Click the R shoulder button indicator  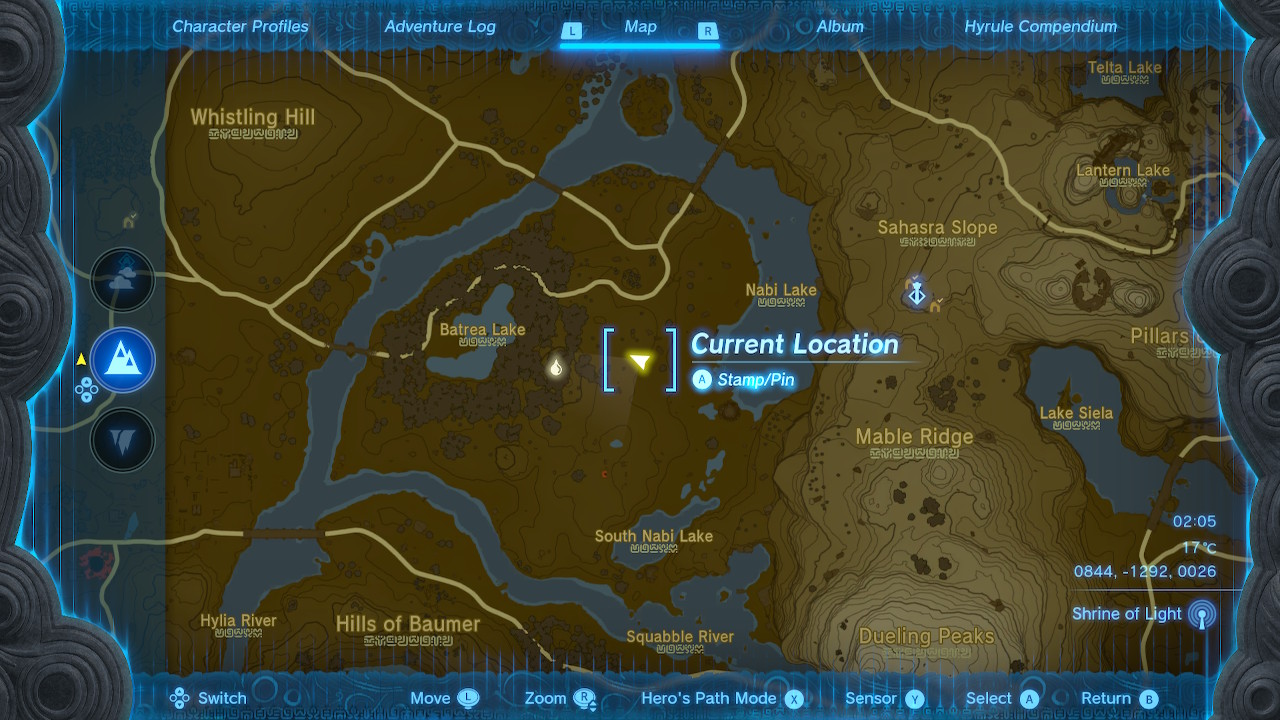click(x=707, y=31)
